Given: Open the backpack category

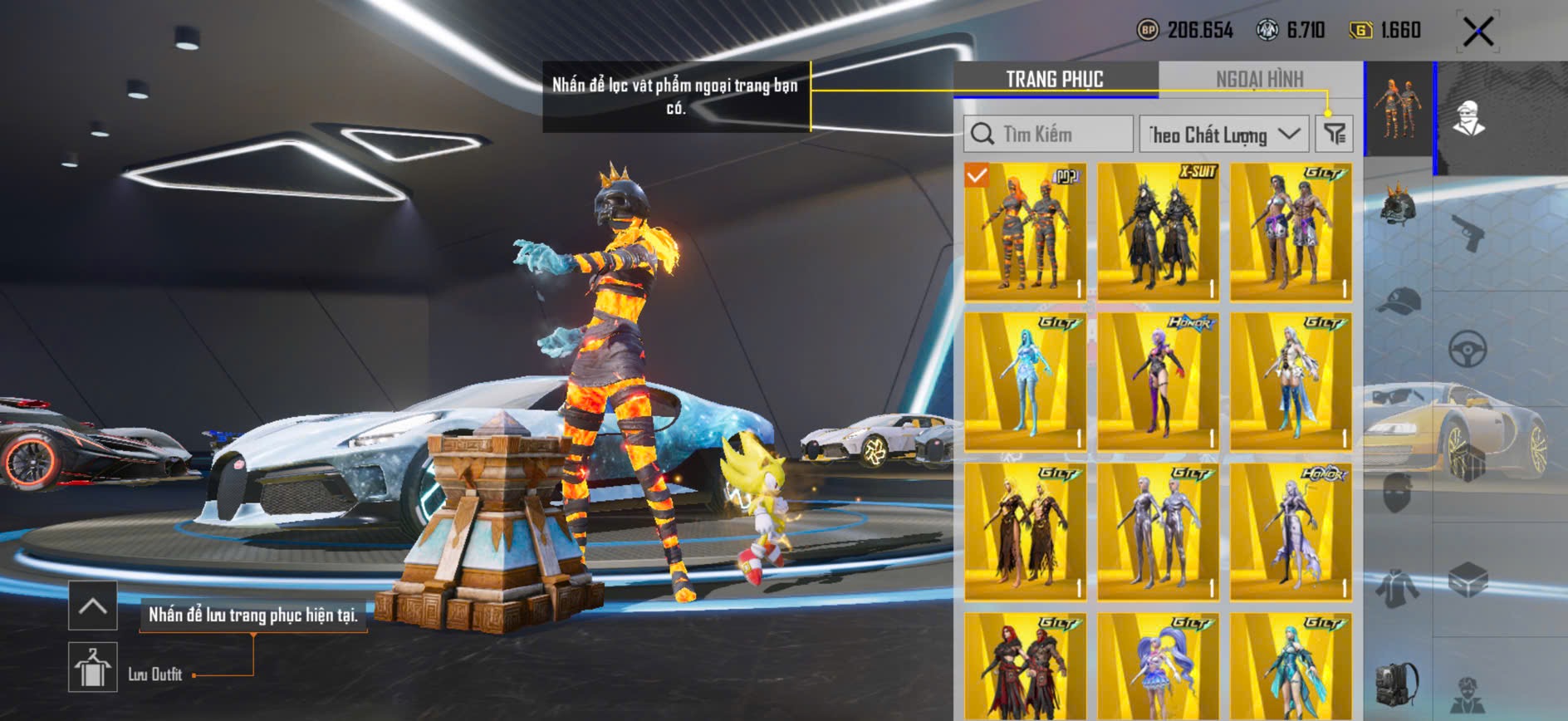Looking at the screenshot, I should [1398, 683].
